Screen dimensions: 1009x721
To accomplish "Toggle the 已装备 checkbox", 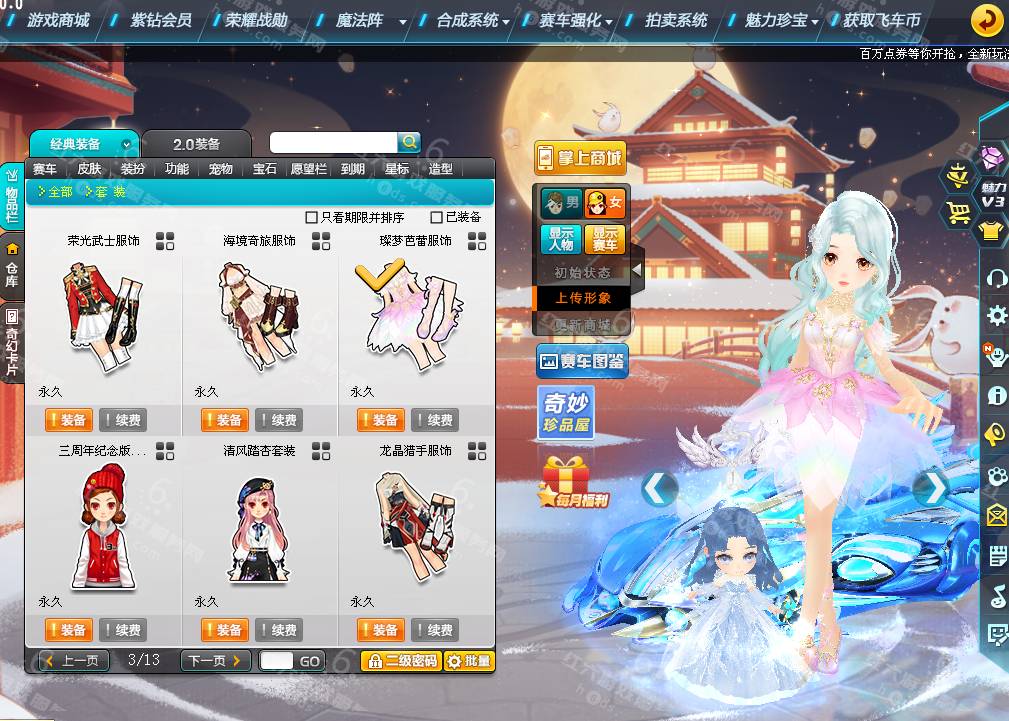I will 436,217.
